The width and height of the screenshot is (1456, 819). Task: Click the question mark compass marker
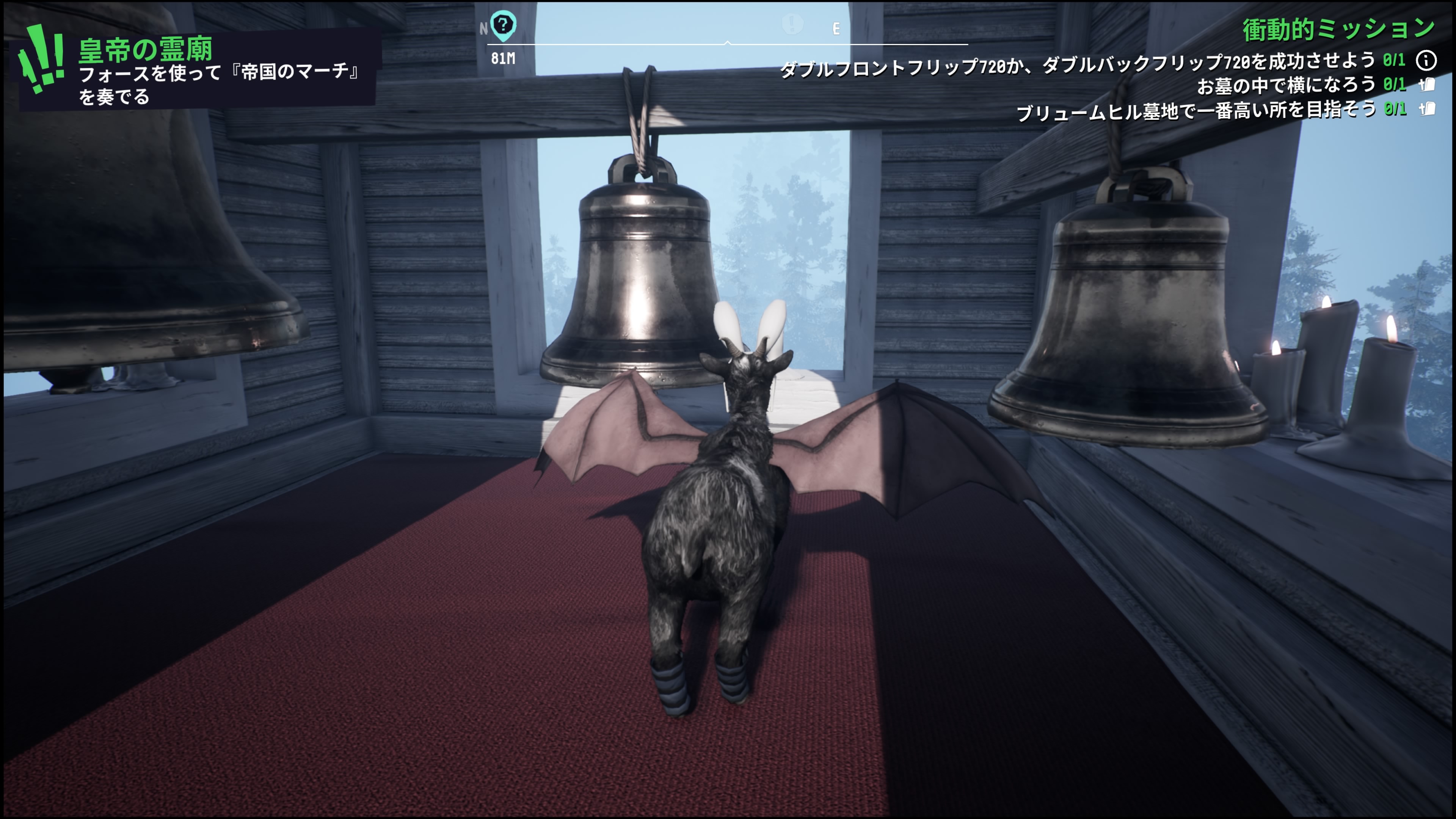[502, 25]
